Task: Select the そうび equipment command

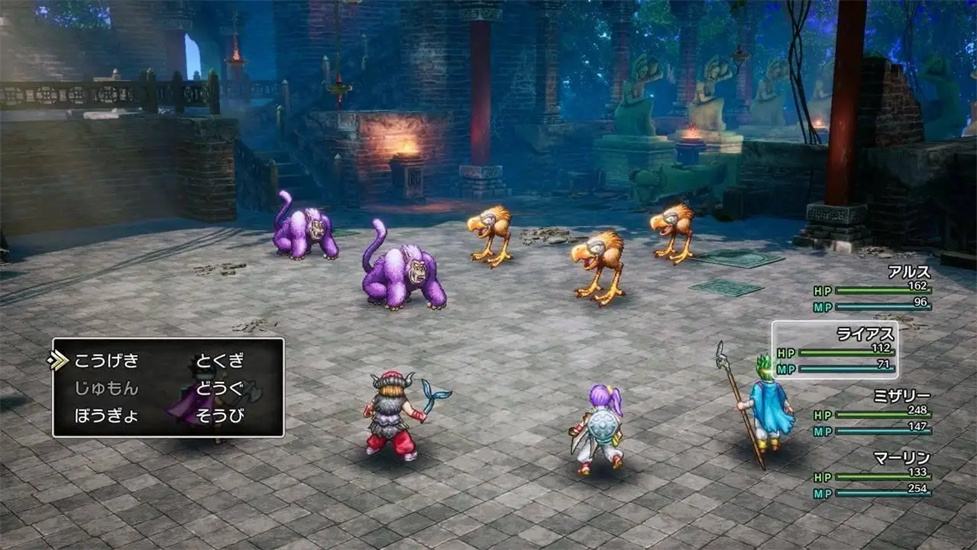Action: [x=221, y=415]
